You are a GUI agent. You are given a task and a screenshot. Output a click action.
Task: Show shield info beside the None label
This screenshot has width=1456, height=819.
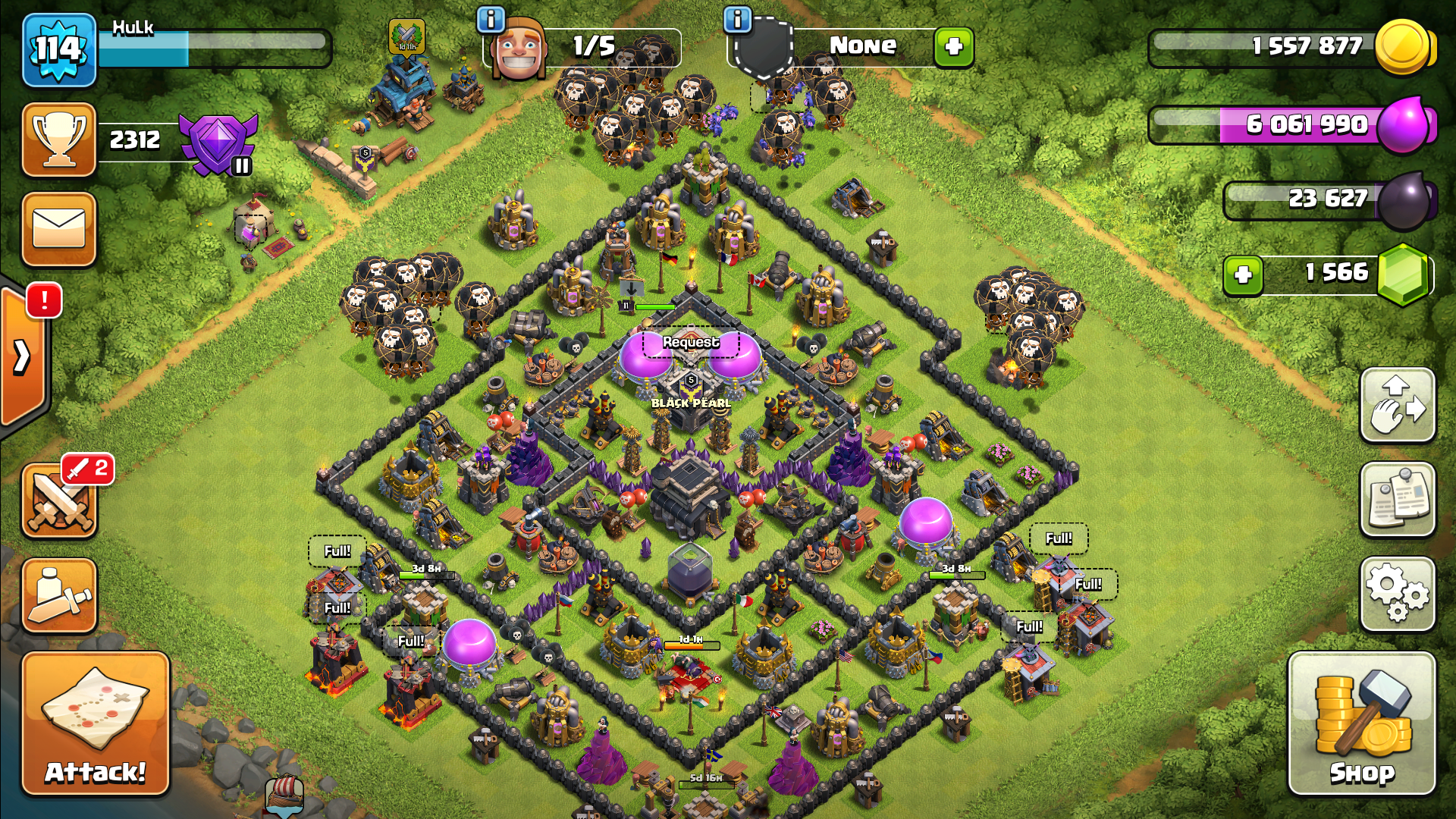pos(737,20)
